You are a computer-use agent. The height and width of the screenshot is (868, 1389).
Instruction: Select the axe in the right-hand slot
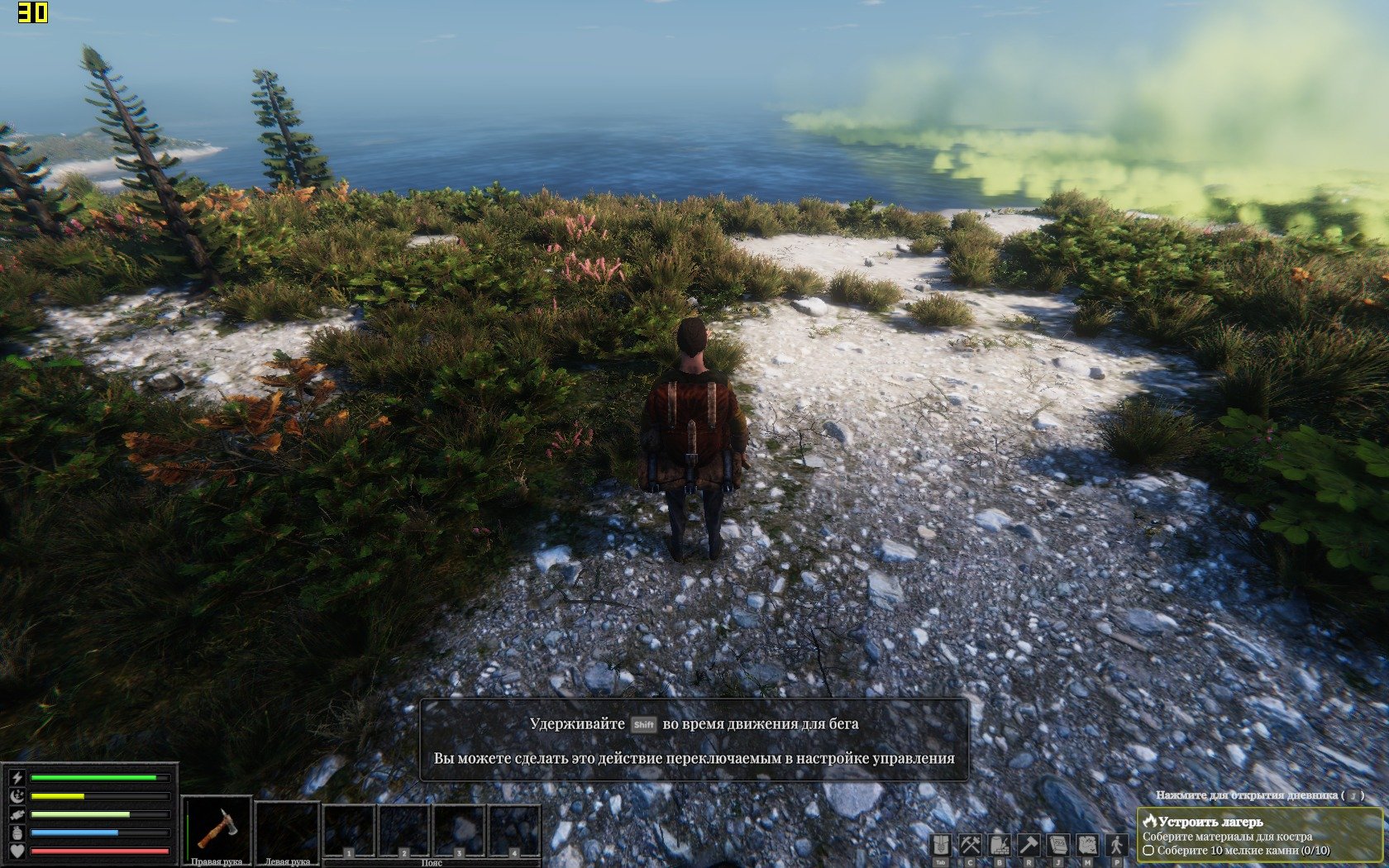pos(217,828)
